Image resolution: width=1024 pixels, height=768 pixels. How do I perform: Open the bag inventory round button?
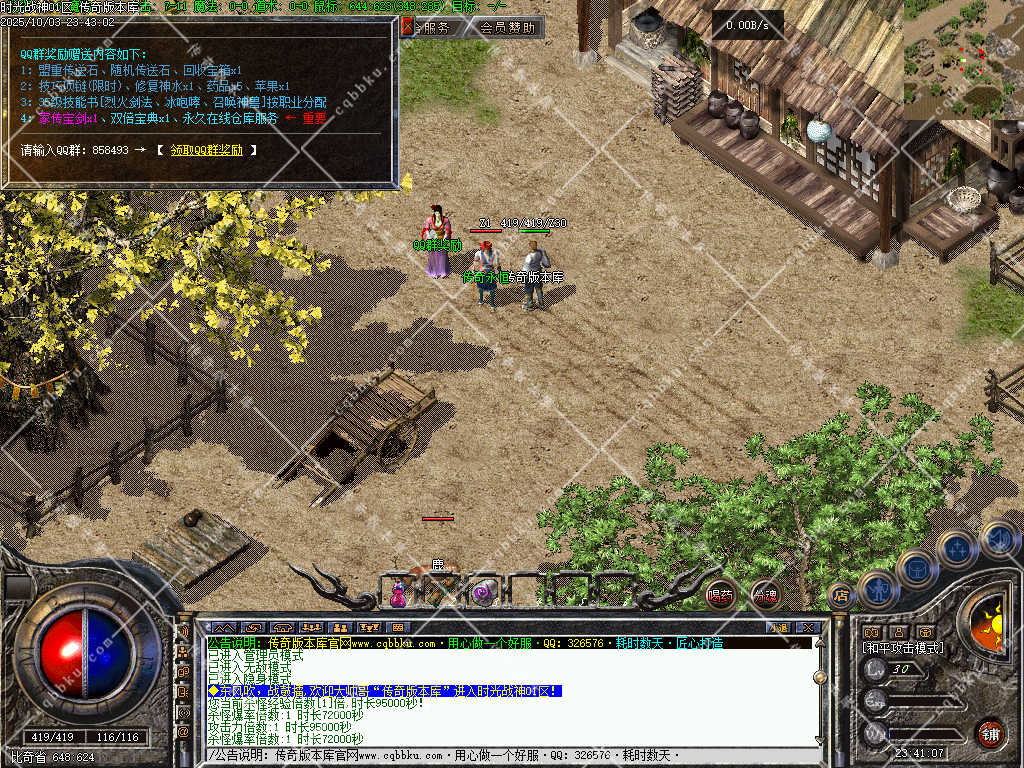pos(916,568)
